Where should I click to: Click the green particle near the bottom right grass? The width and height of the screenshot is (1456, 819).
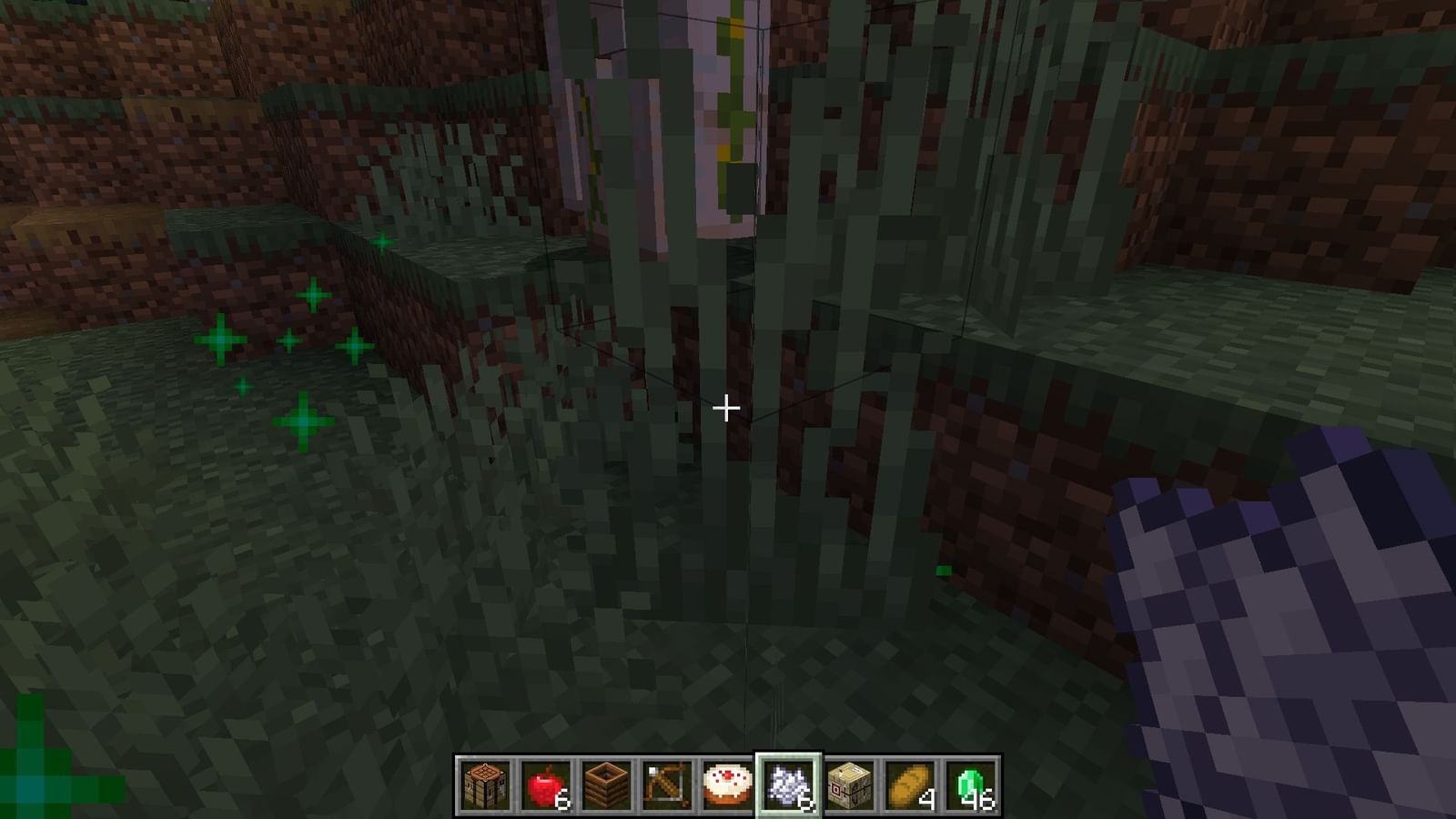pyautogui.click(x=942, y=571)
